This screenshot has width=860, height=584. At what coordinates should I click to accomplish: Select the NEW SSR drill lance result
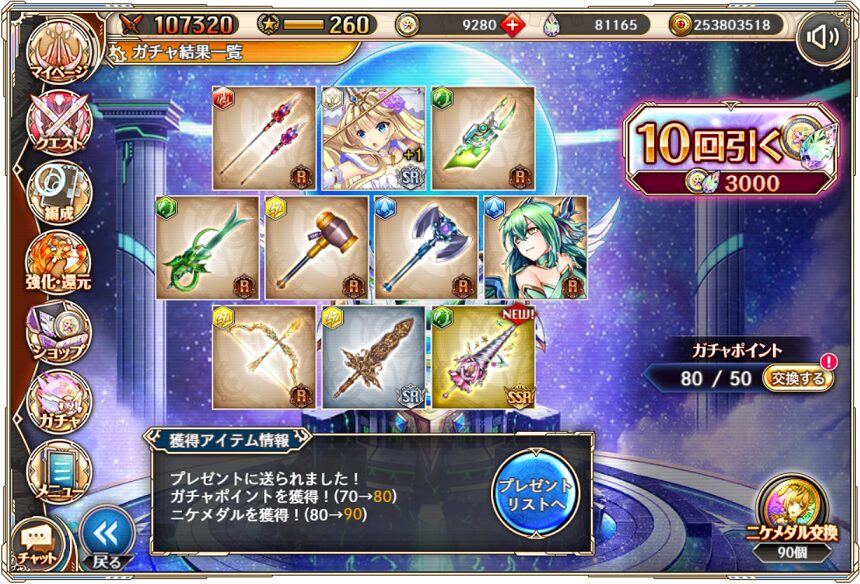483,357
